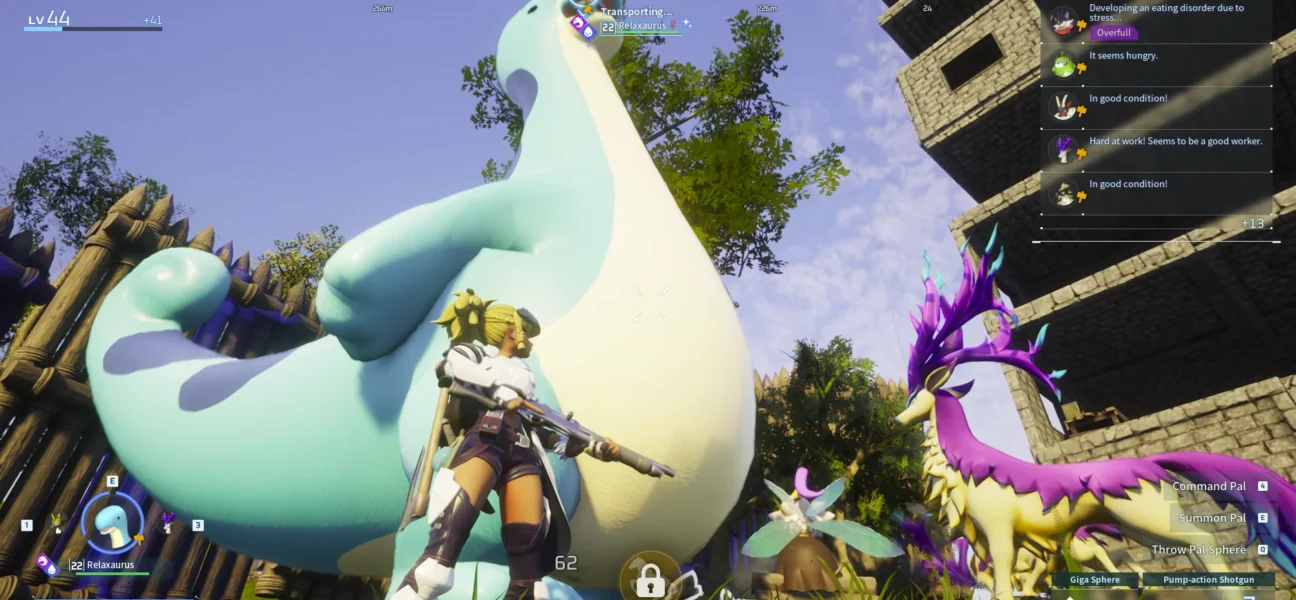
Task: Select the Pump-action Shotgun weapon slot
Action: (x=1210, y=580)
